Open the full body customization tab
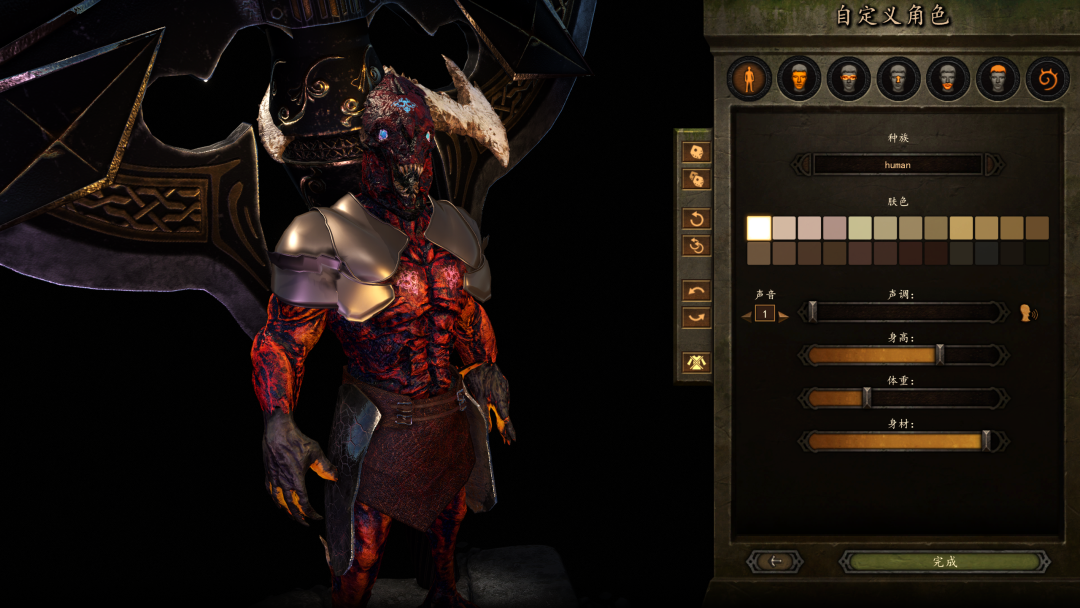 pos(749,78)
